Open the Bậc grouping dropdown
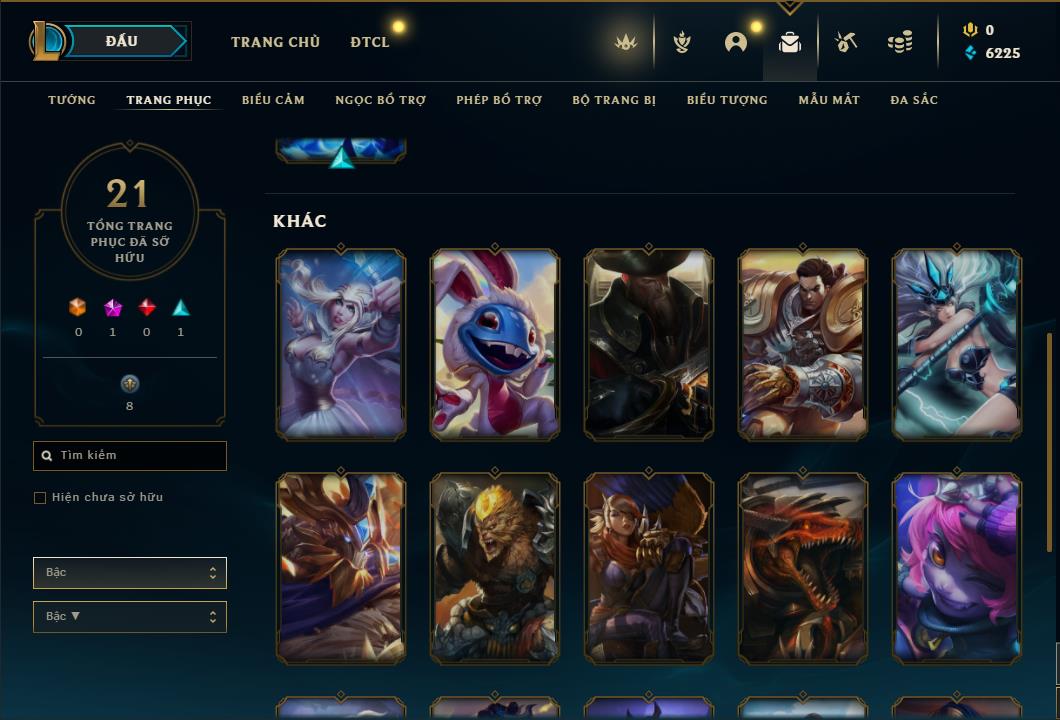Screen dimensions: 1060x720 tap(130, 573)
